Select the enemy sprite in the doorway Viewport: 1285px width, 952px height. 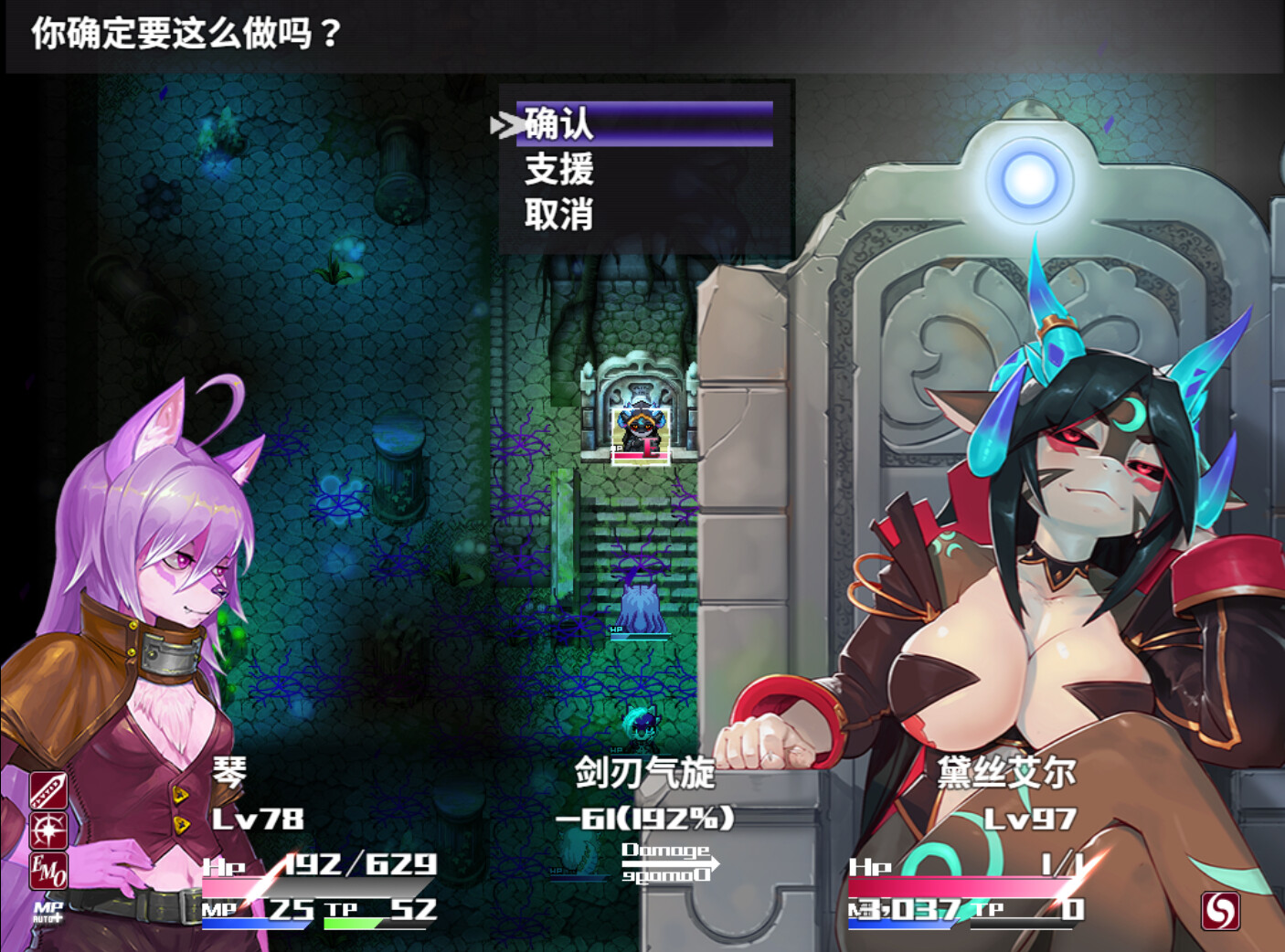pos(640,429)
